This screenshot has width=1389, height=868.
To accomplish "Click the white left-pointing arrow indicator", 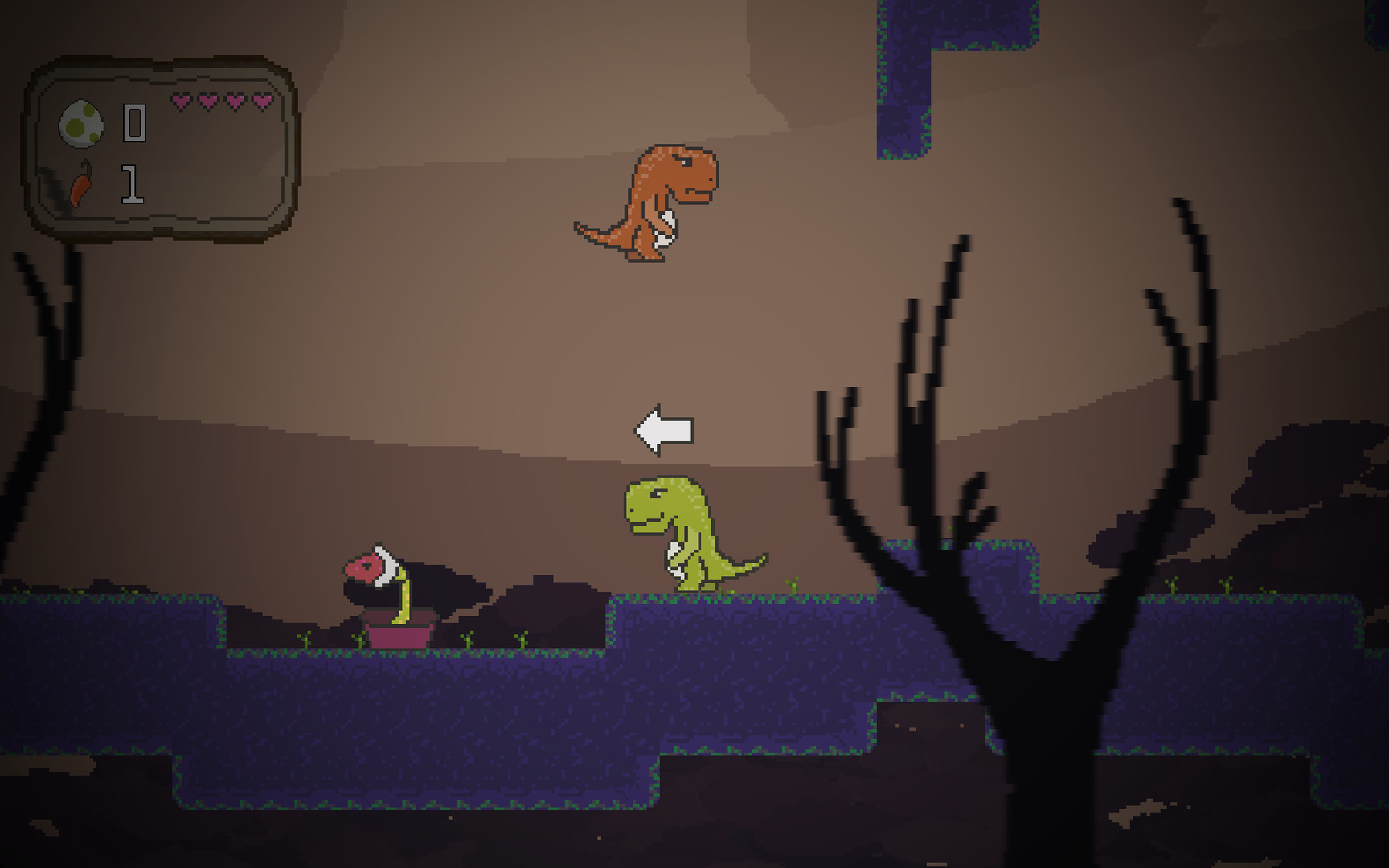I will coord(664,429).
